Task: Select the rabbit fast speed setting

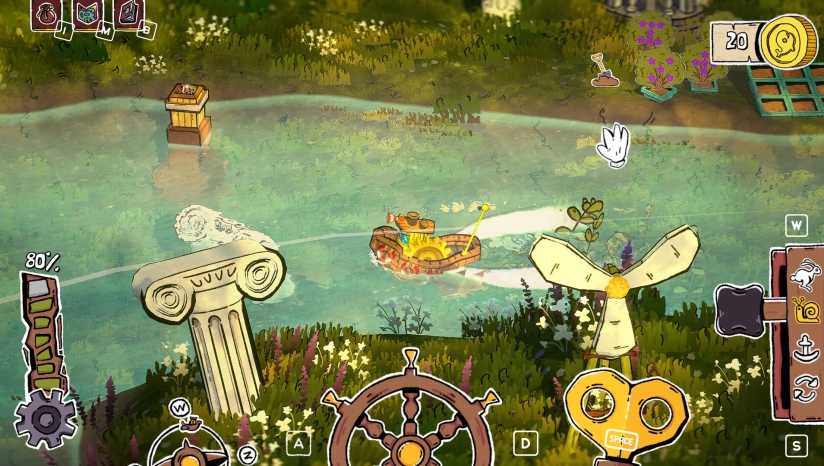Action: click(x=802, y=273)
